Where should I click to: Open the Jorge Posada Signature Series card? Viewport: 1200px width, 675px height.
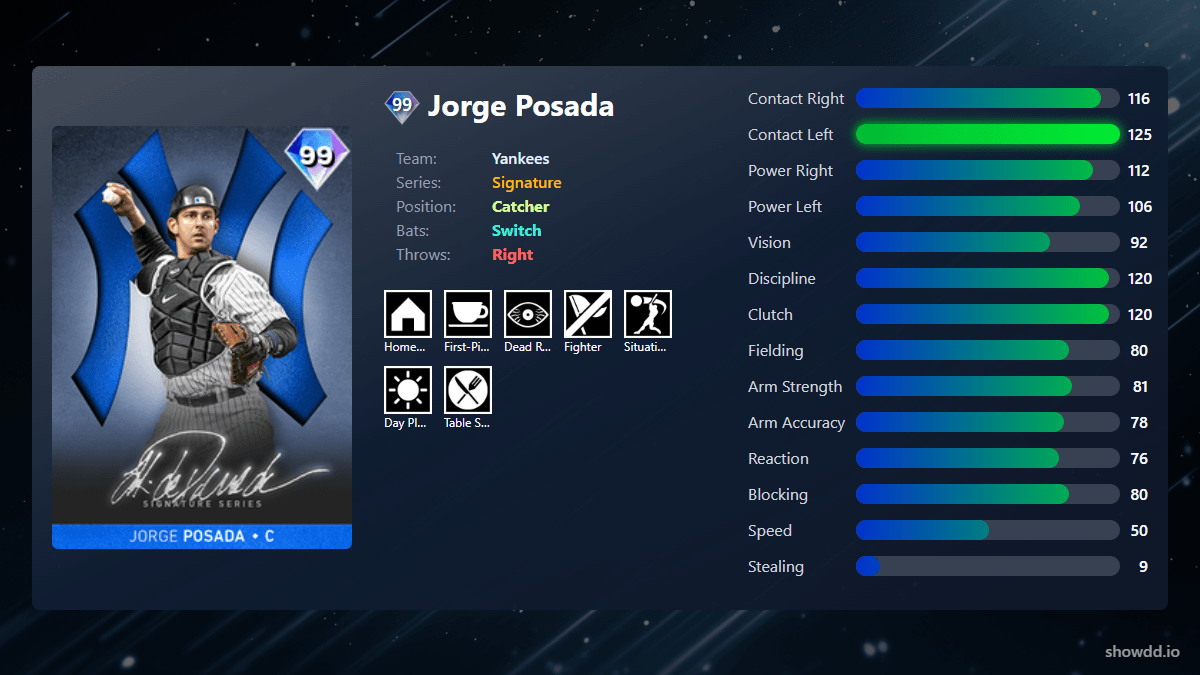coord(202,337)
